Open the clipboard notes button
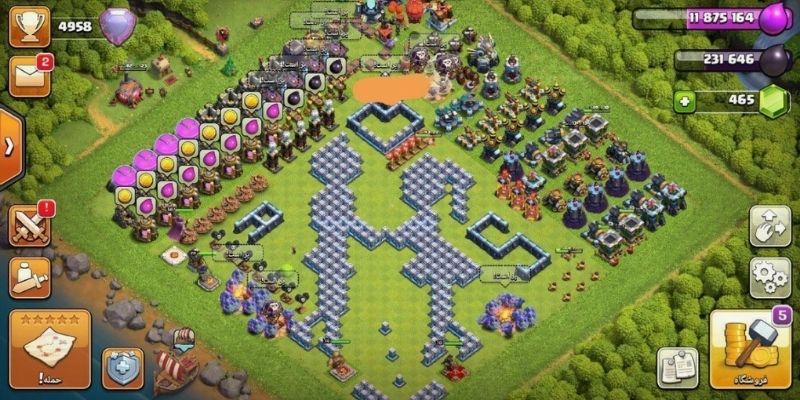This screenshot has height=400, width=800. pyautogui.click(x=677, y=367)
